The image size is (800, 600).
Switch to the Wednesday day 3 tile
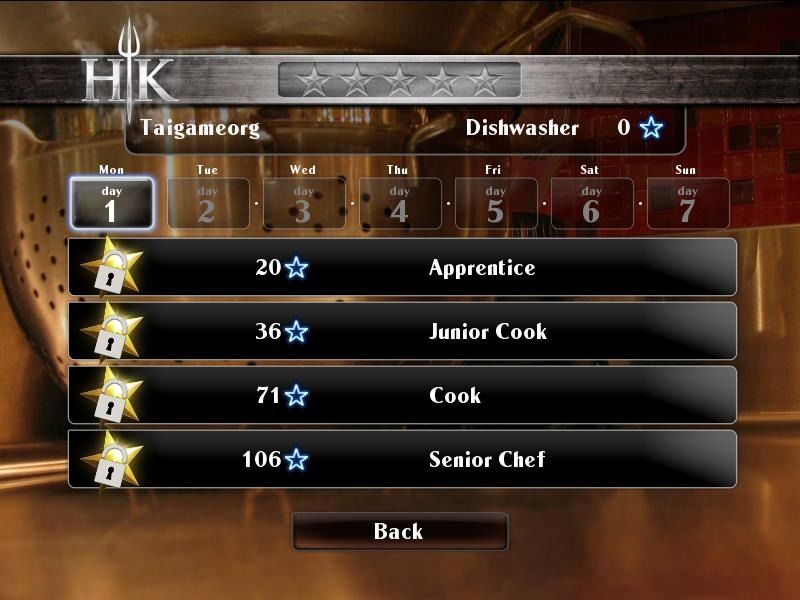coord(303,203)
